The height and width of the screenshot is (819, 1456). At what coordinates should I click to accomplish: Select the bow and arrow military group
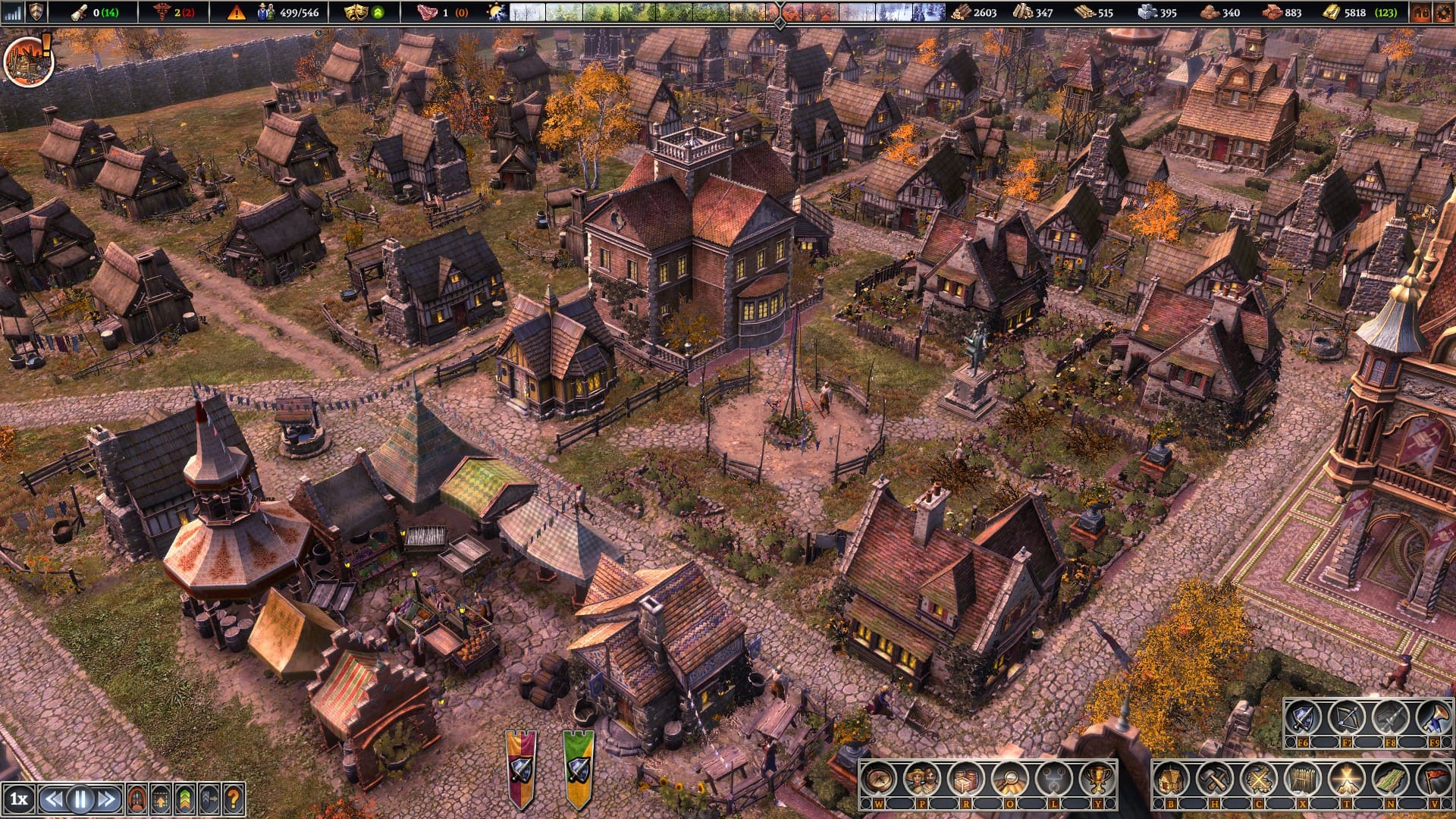click(1347, 717)
